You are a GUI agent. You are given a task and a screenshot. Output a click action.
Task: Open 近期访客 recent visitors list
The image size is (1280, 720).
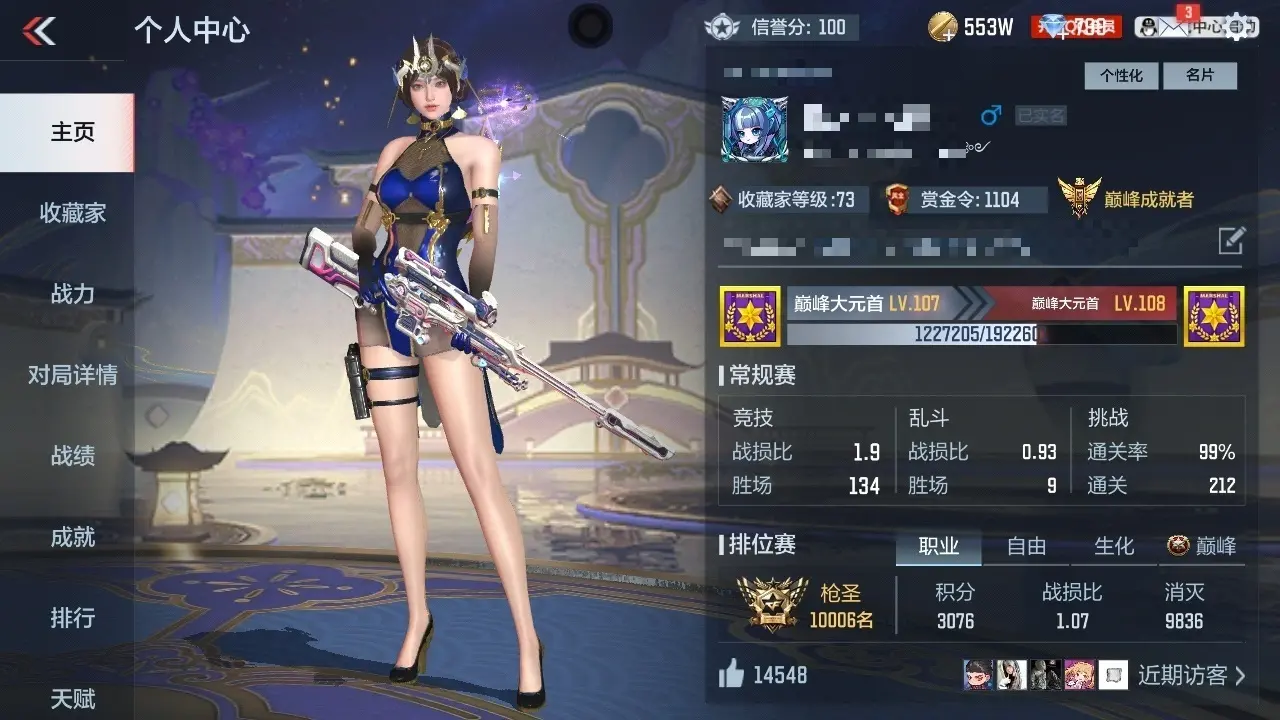tap(1191, 675)
